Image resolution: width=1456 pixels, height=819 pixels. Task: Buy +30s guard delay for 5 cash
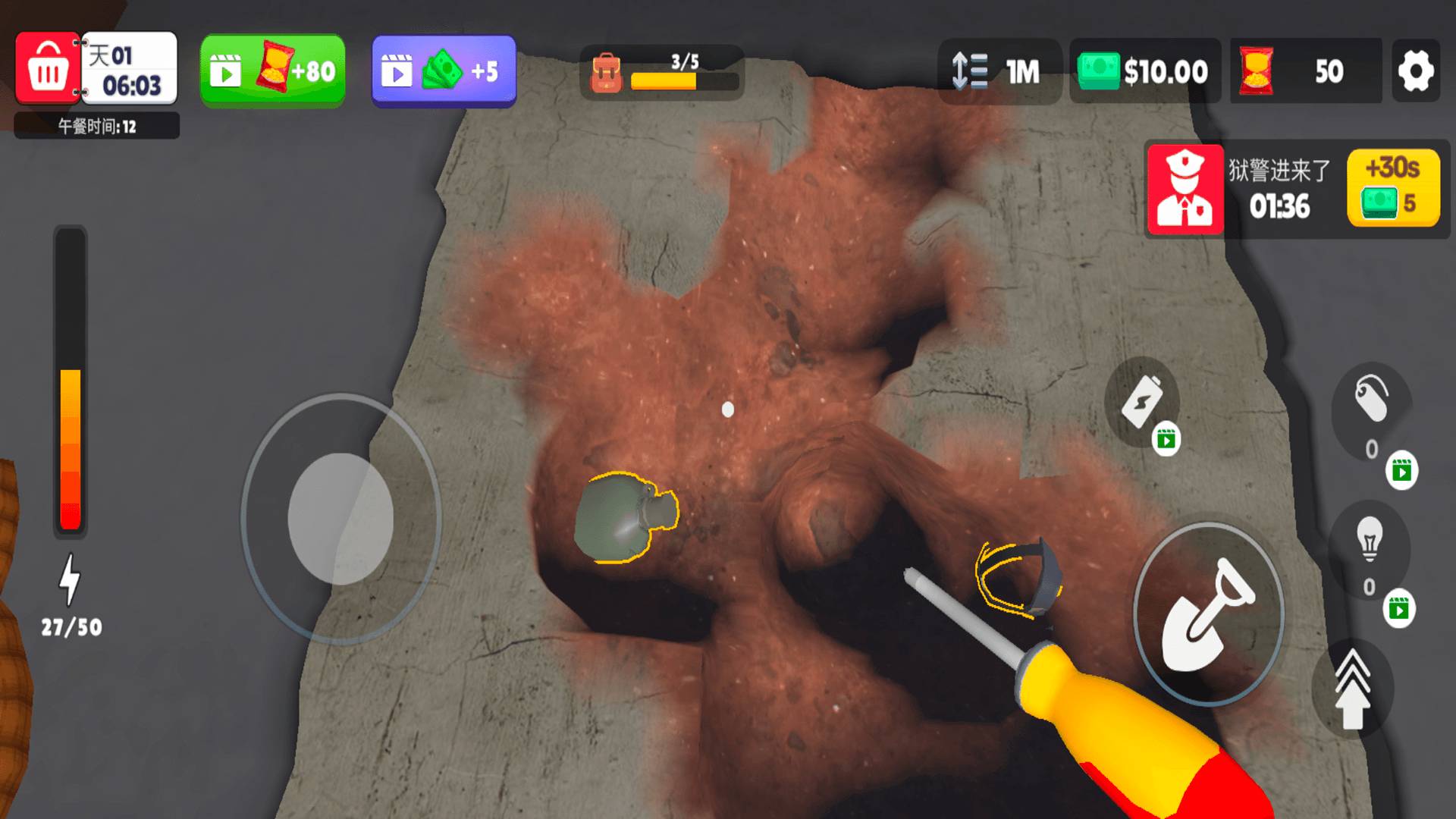(x=1392, y=187)
